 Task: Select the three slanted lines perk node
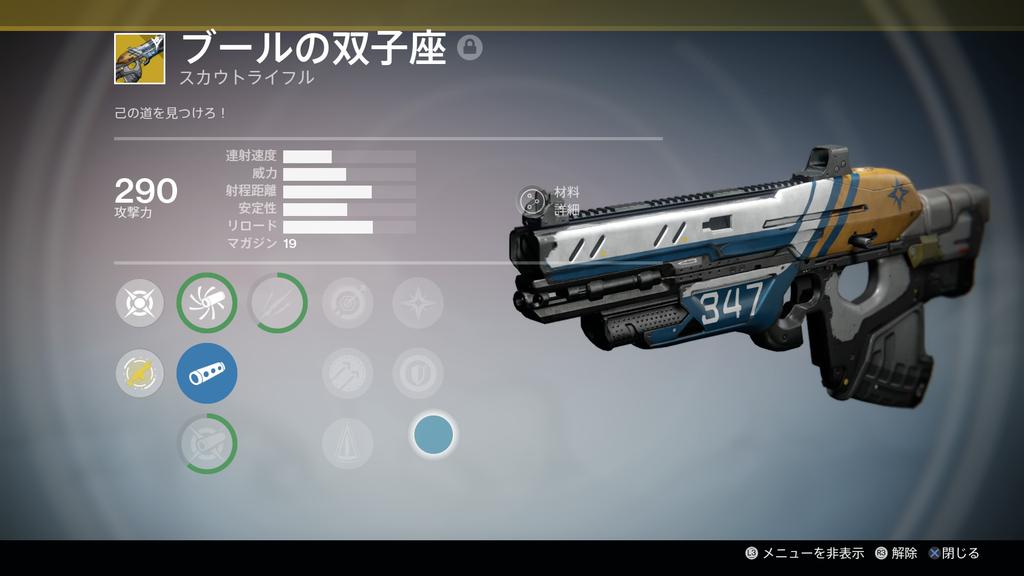coord(277,303)
